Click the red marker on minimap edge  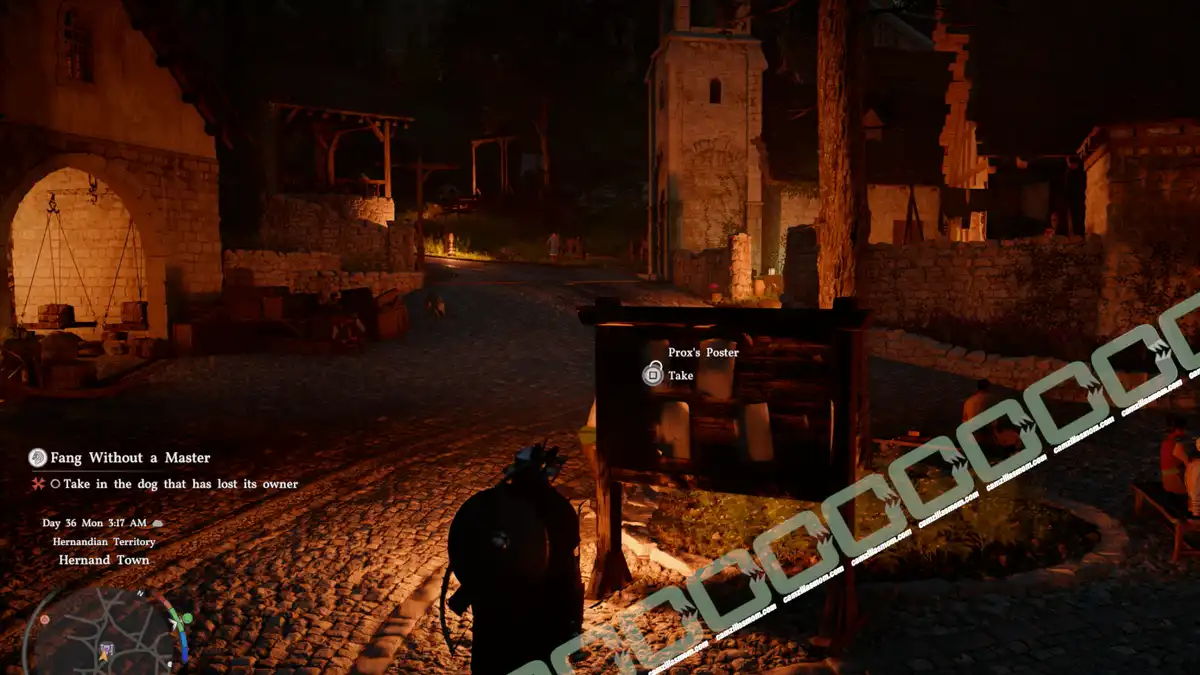[44, 620]
